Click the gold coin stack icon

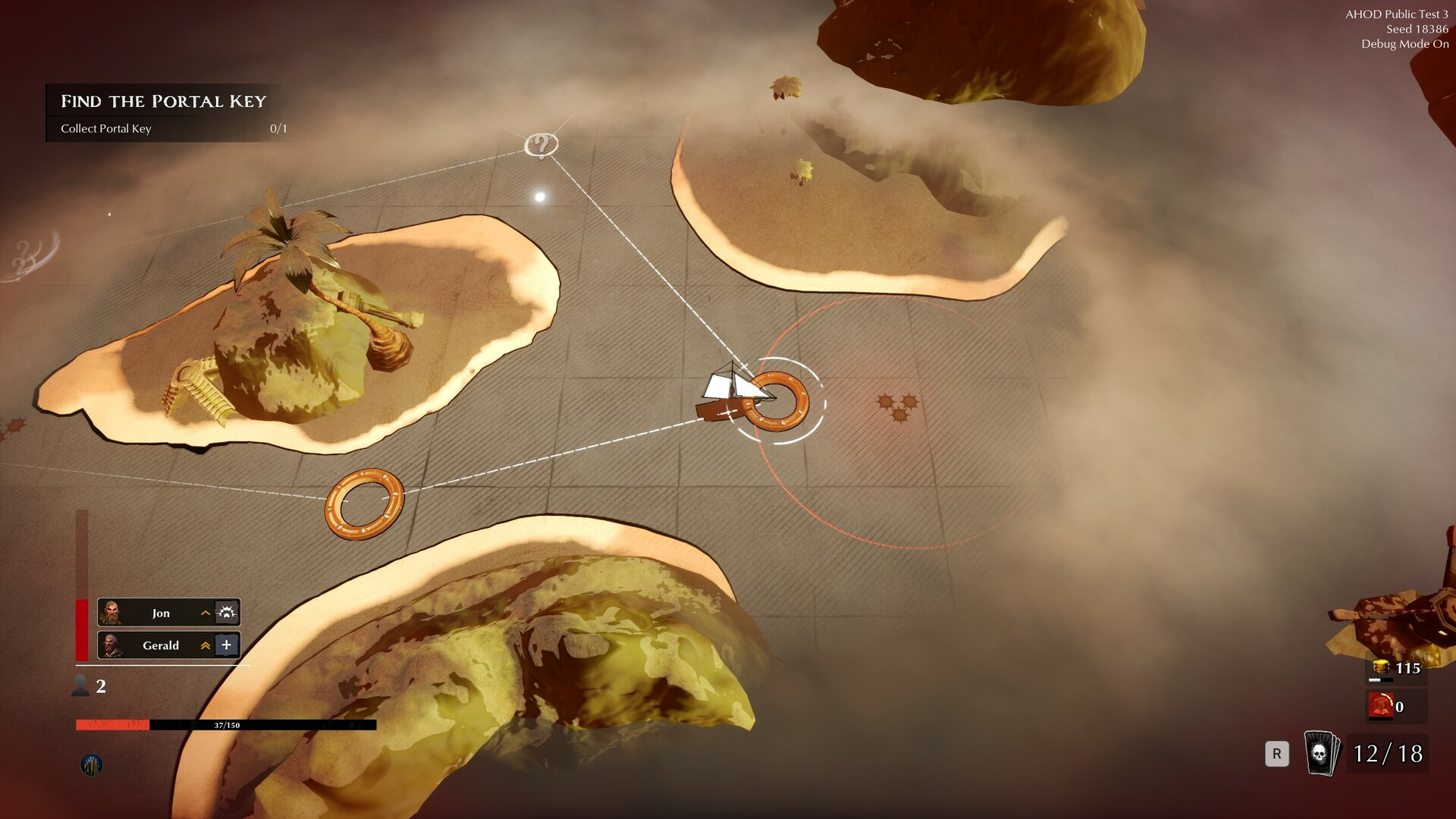point(1381,667)
